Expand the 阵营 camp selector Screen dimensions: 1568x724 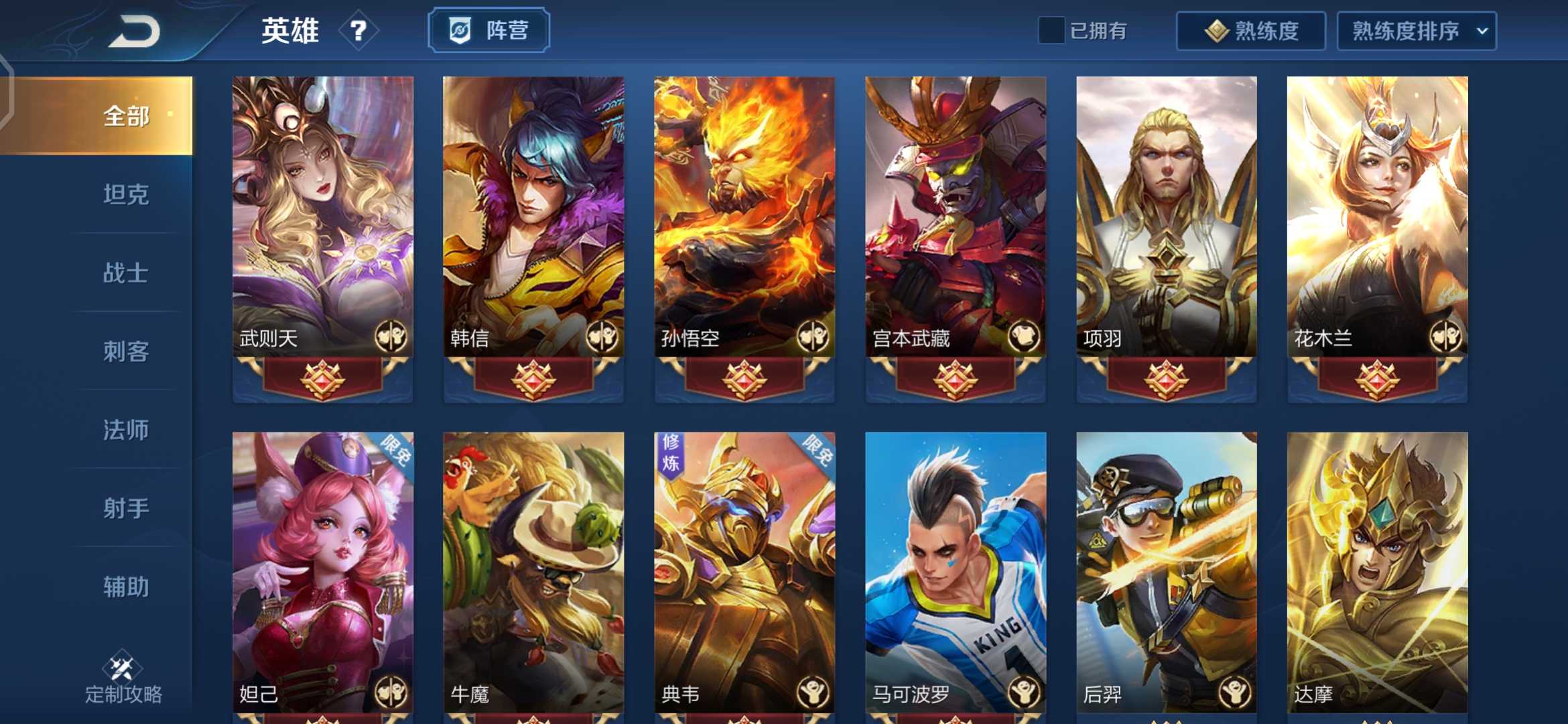click(488, 29)
